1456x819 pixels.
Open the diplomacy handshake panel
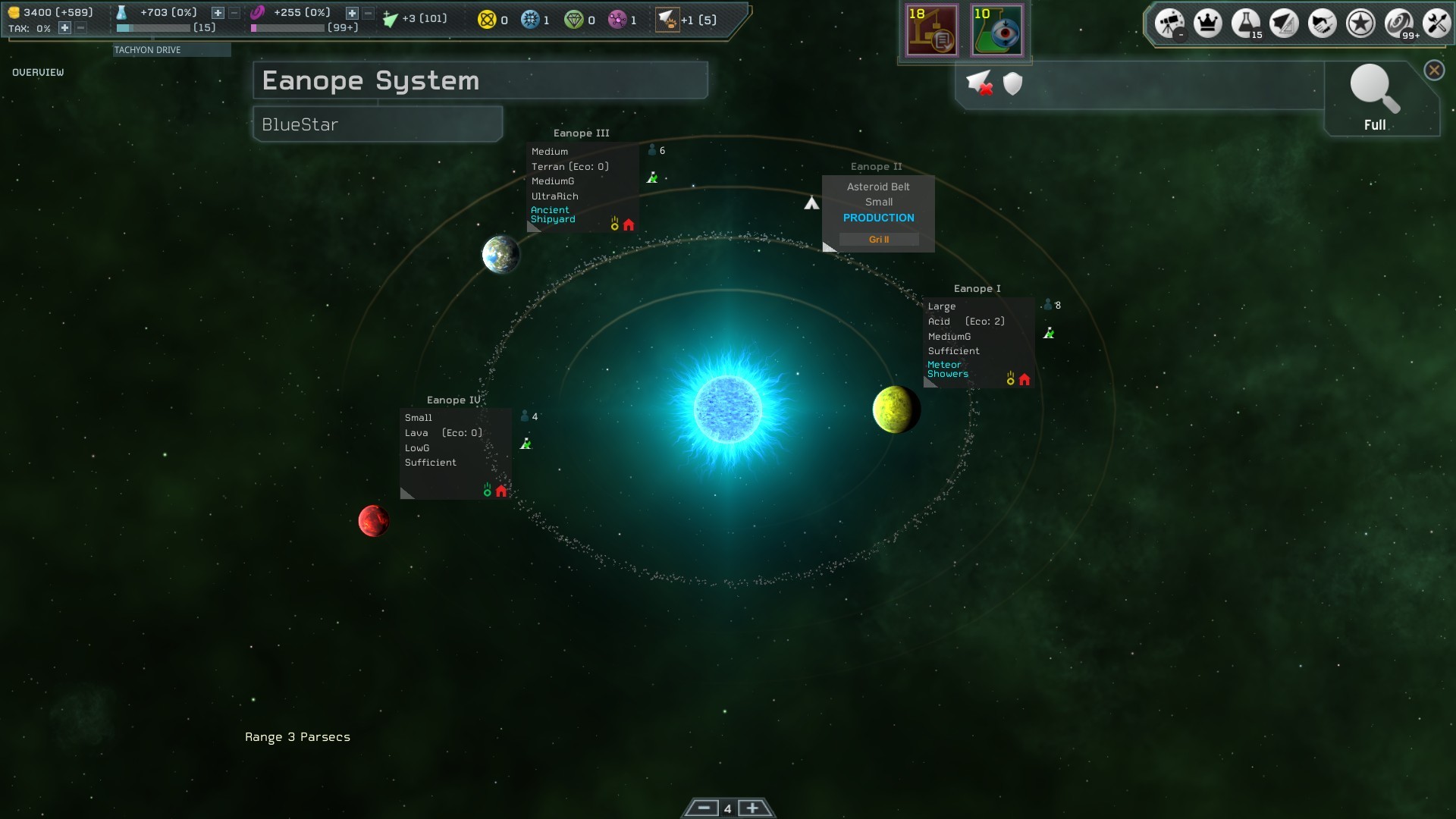pos(1322,23)
